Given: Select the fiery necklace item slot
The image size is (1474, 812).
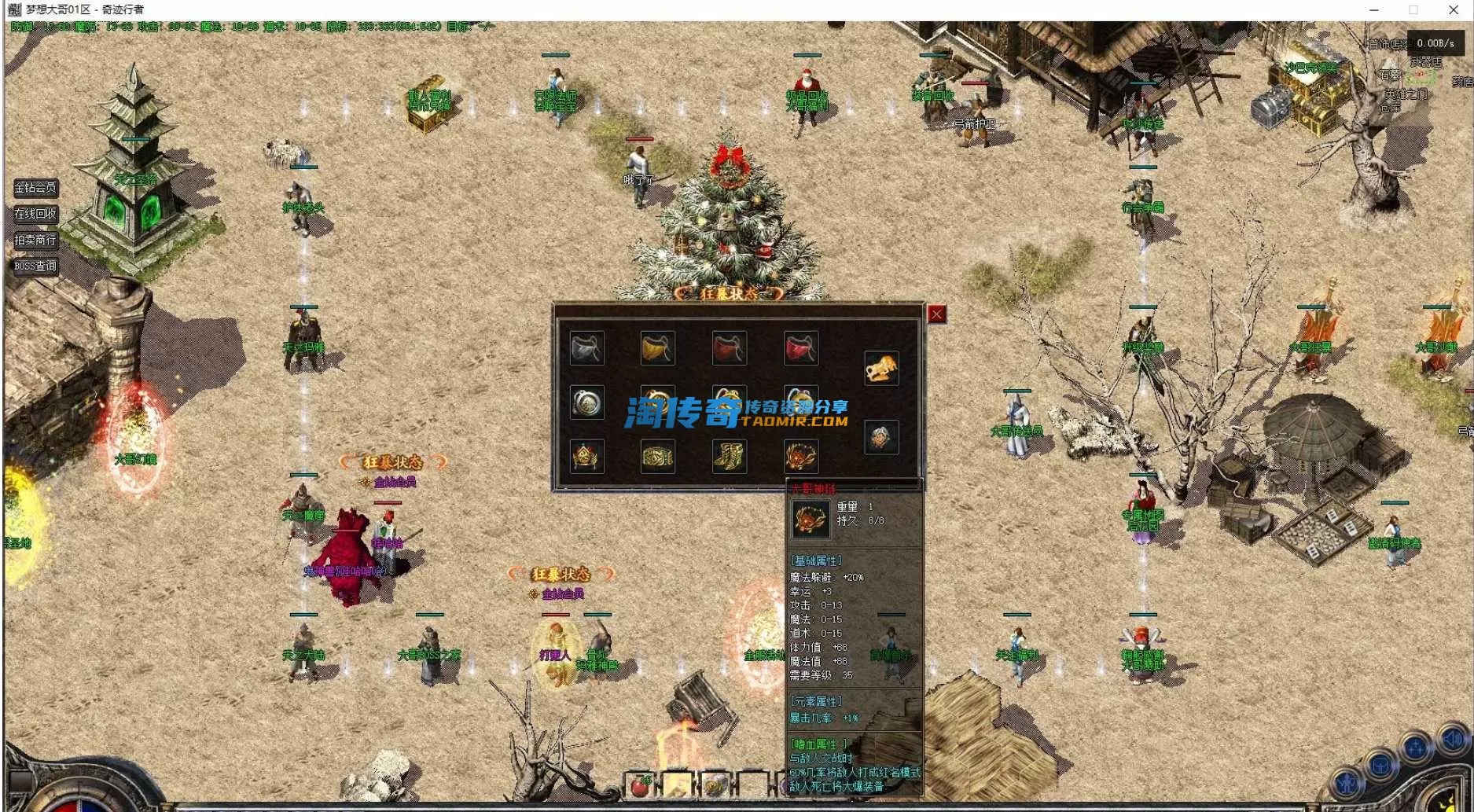Looking at the screenshot, I should click(800, 456).
